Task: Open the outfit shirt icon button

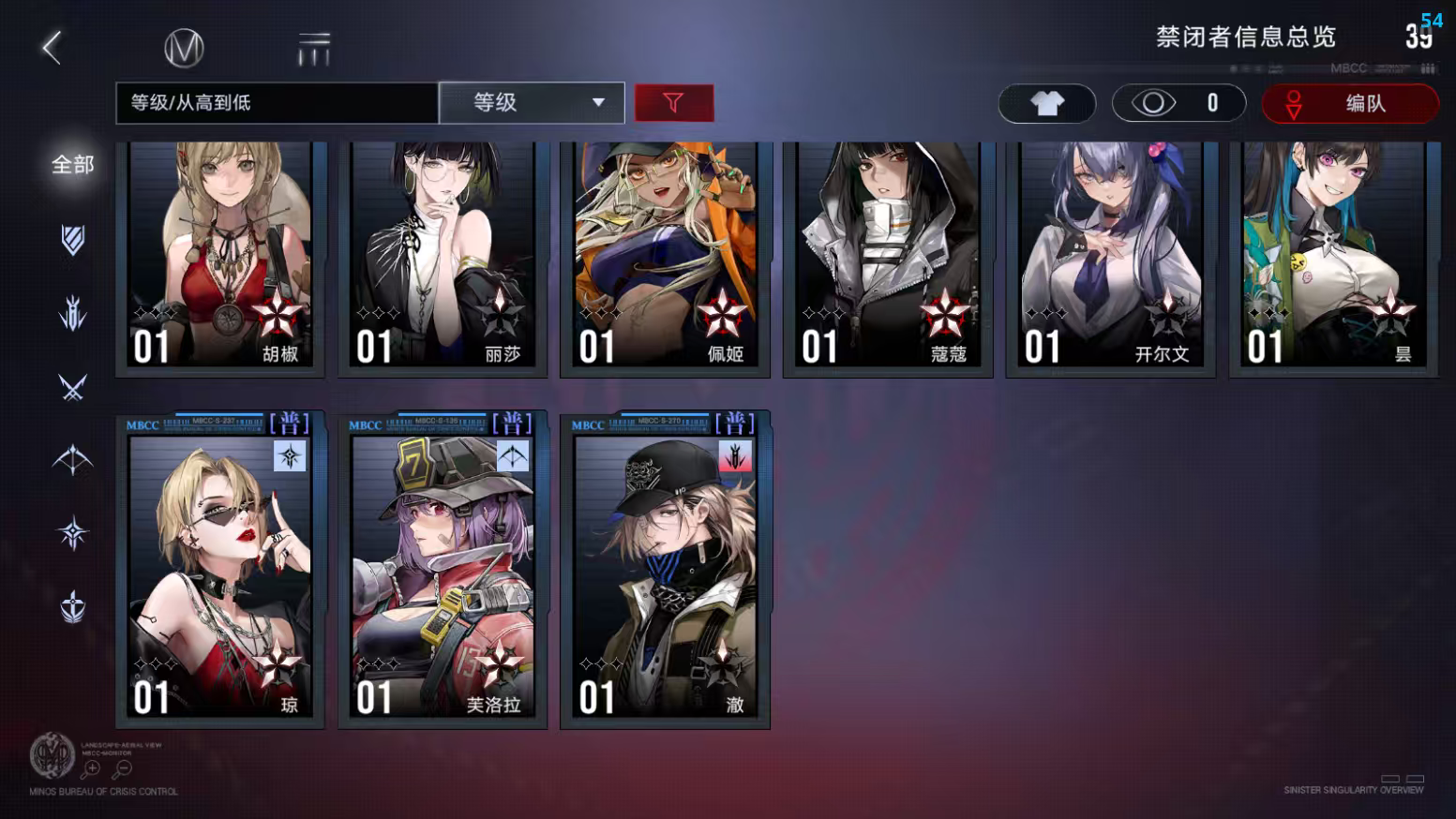Action: point(1046,103)
